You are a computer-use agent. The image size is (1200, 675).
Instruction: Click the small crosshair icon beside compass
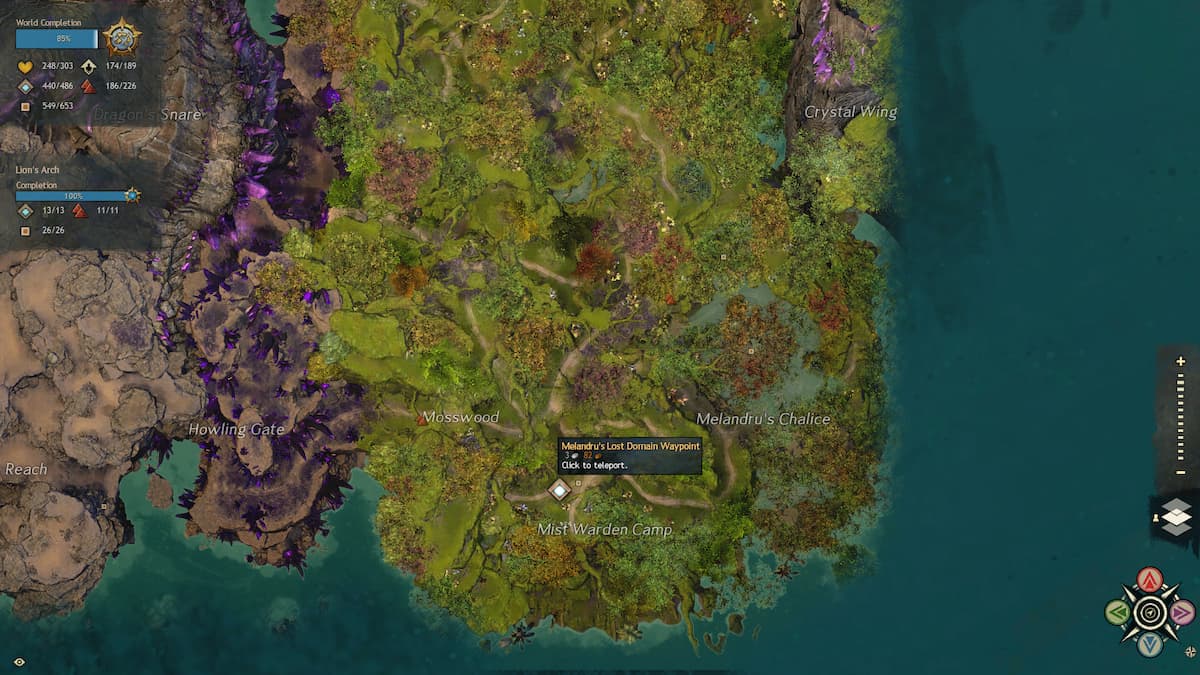(1188, 650)
